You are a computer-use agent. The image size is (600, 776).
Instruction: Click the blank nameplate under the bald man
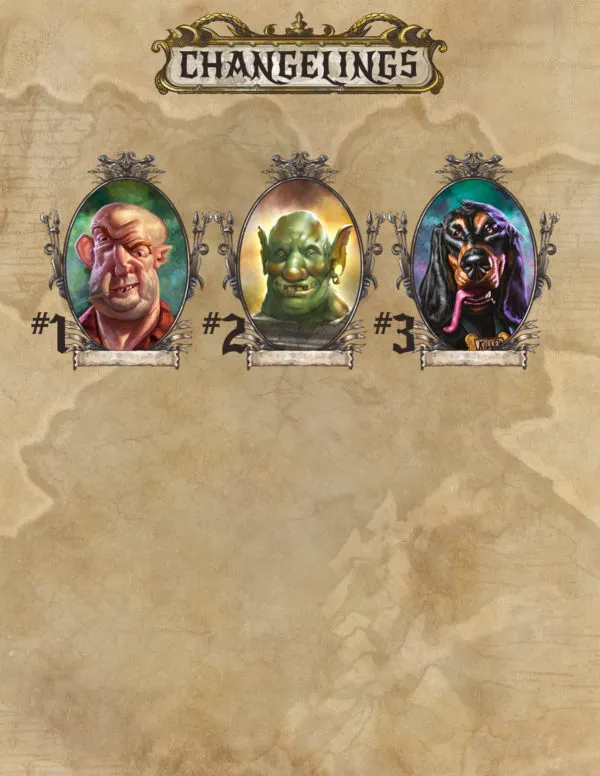coord(127,358)
